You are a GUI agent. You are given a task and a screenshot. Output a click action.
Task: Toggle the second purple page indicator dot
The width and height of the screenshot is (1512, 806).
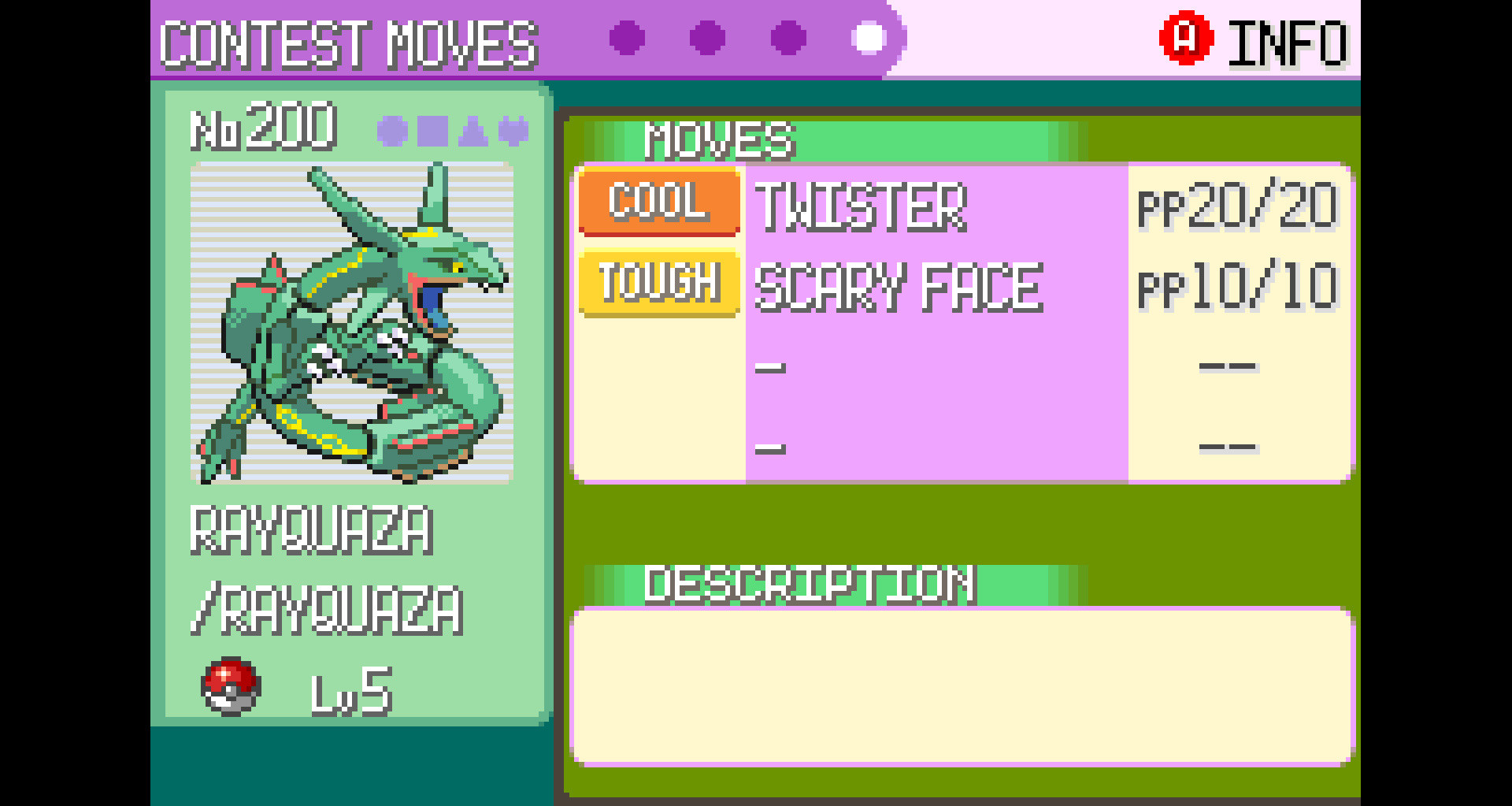click(707, 36)
